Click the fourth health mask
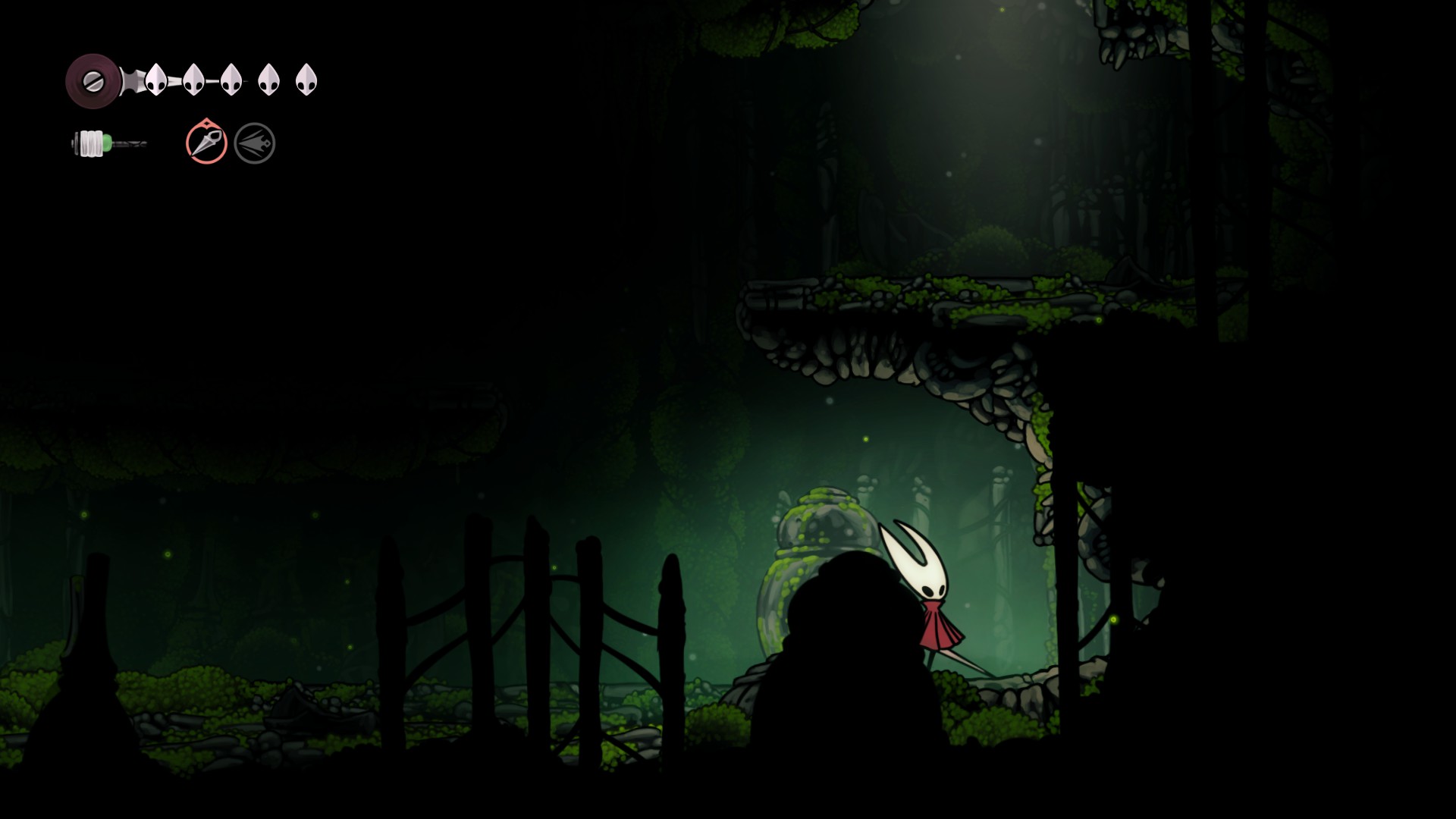 (x=268, y=80)
